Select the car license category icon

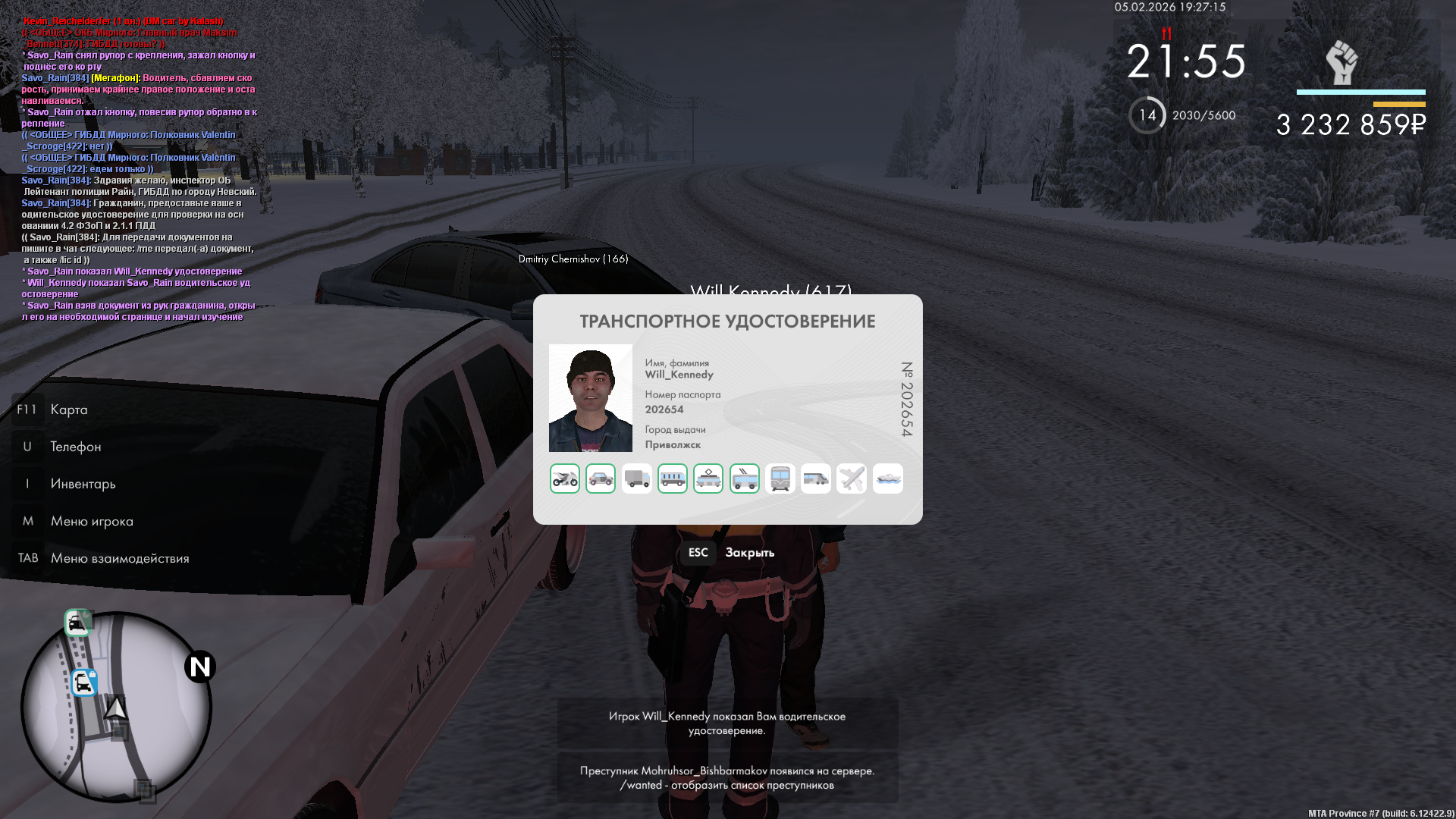click(601, 479)
